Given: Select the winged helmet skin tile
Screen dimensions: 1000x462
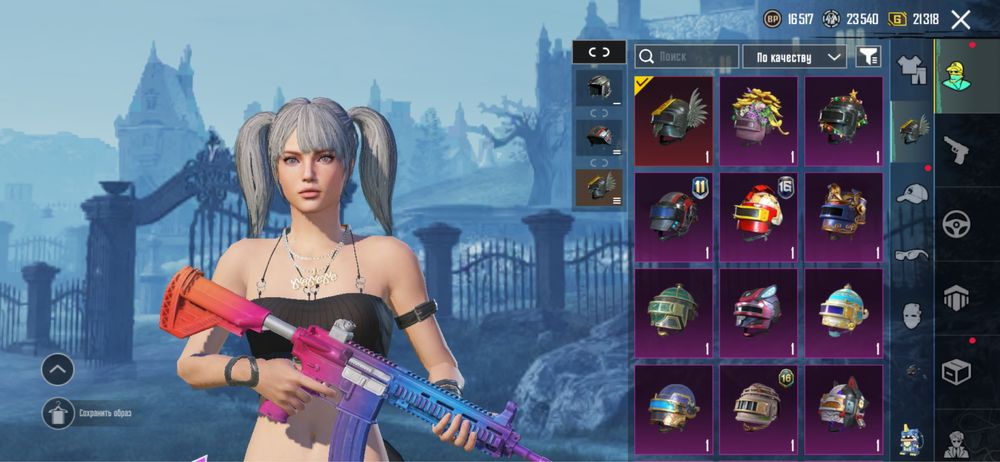Looking at the screenshot, I should coord(674,121).
